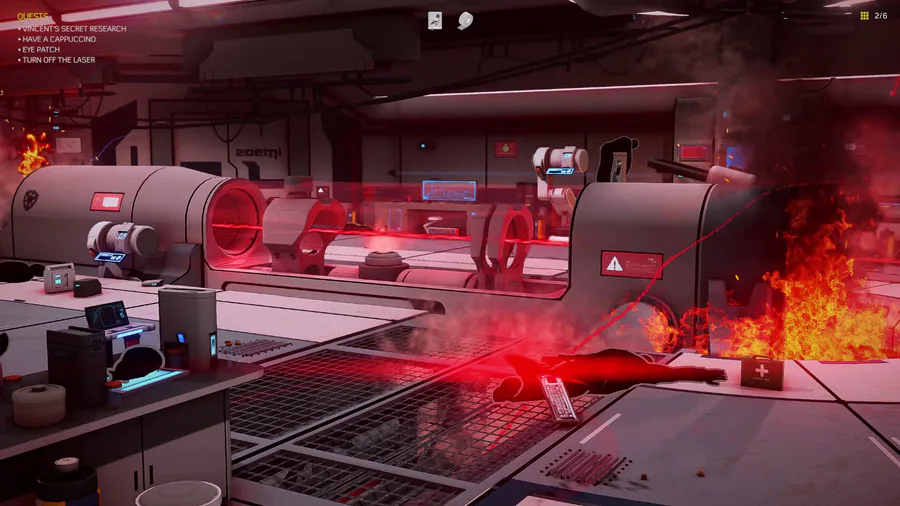Select the document item in the inventory bar

(x=435, y=20)
